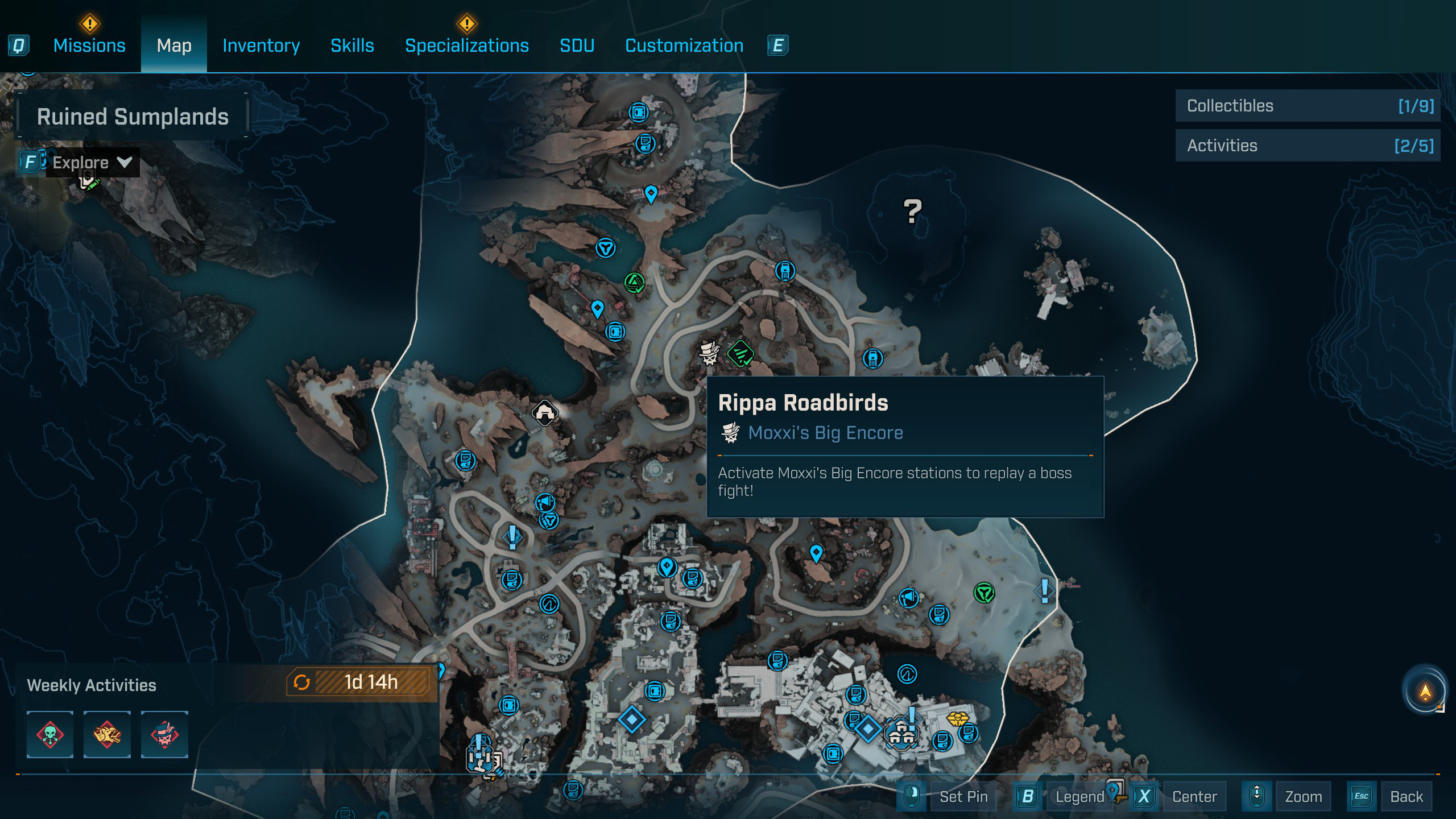Select the Map tab

[x=174, y=45]
